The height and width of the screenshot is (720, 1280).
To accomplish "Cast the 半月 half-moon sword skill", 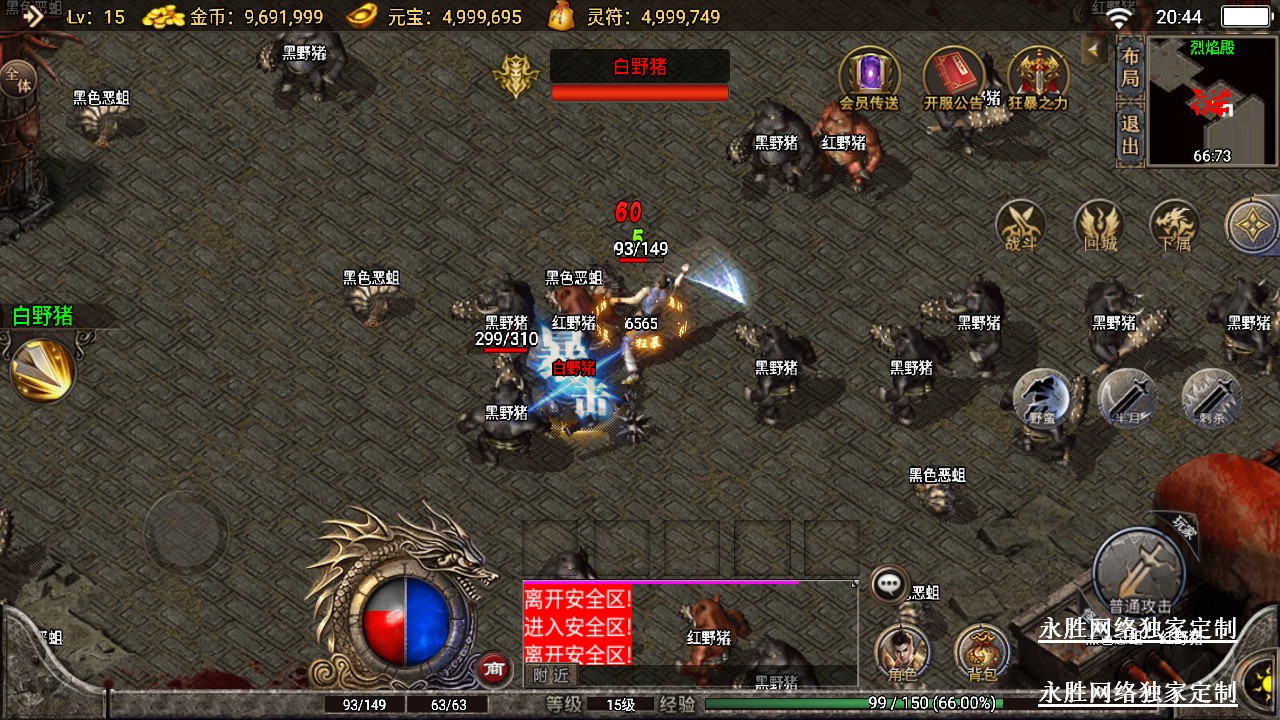I will click(1128, 399).
